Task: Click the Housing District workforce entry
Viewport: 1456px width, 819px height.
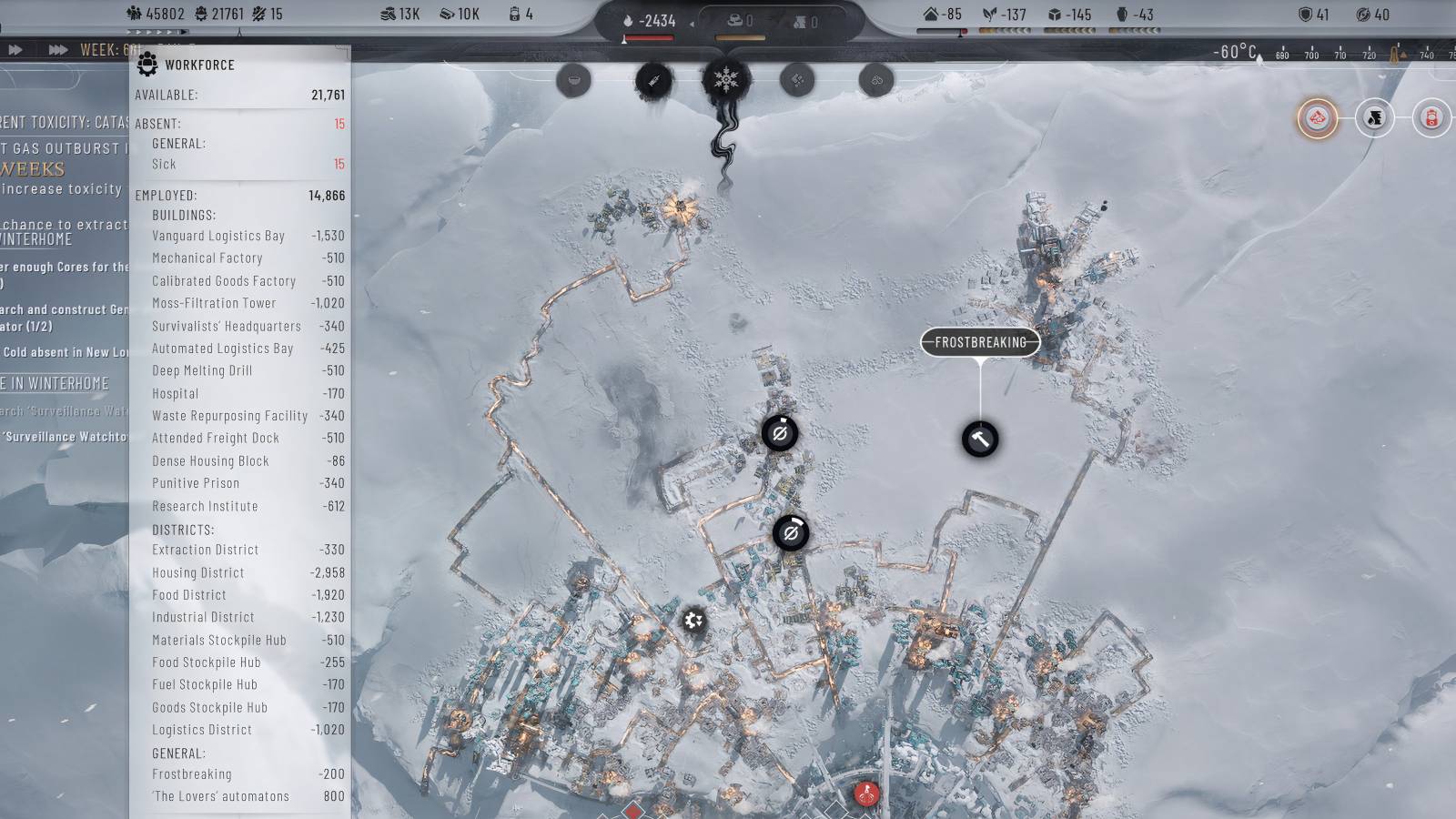Action: (198, 572)
